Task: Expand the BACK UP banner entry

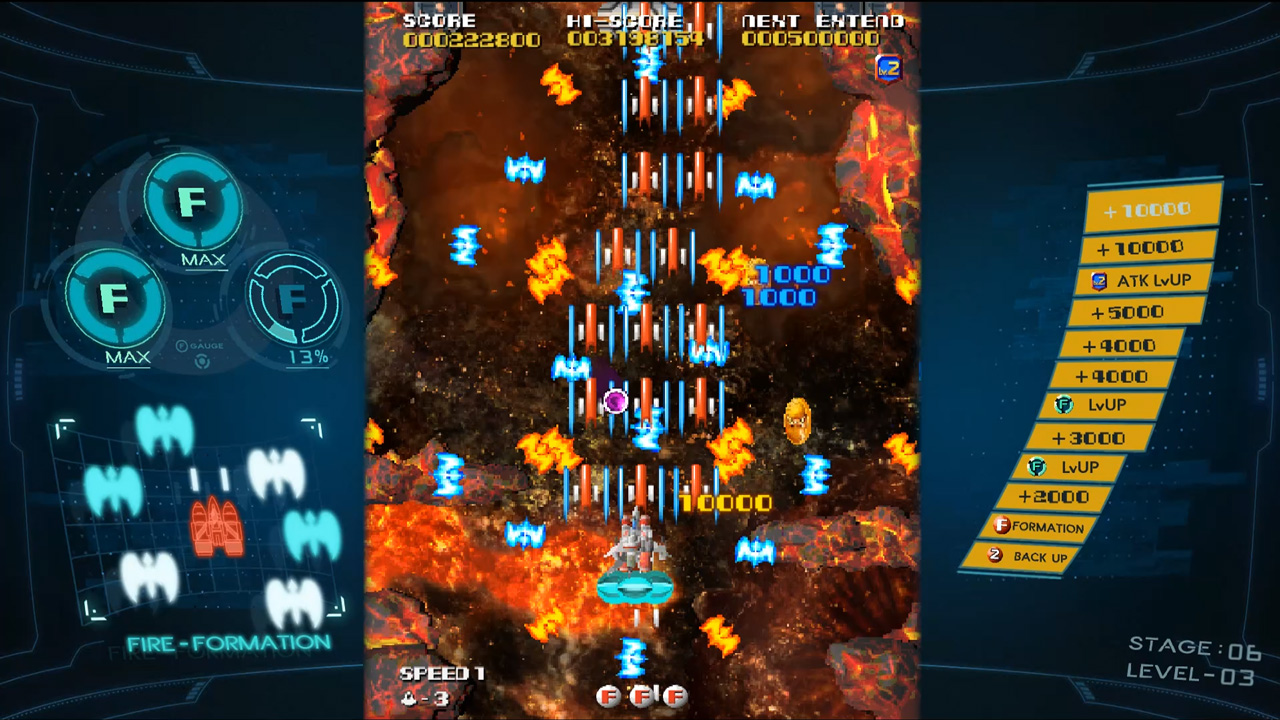Action: [x=1031, y=557]
